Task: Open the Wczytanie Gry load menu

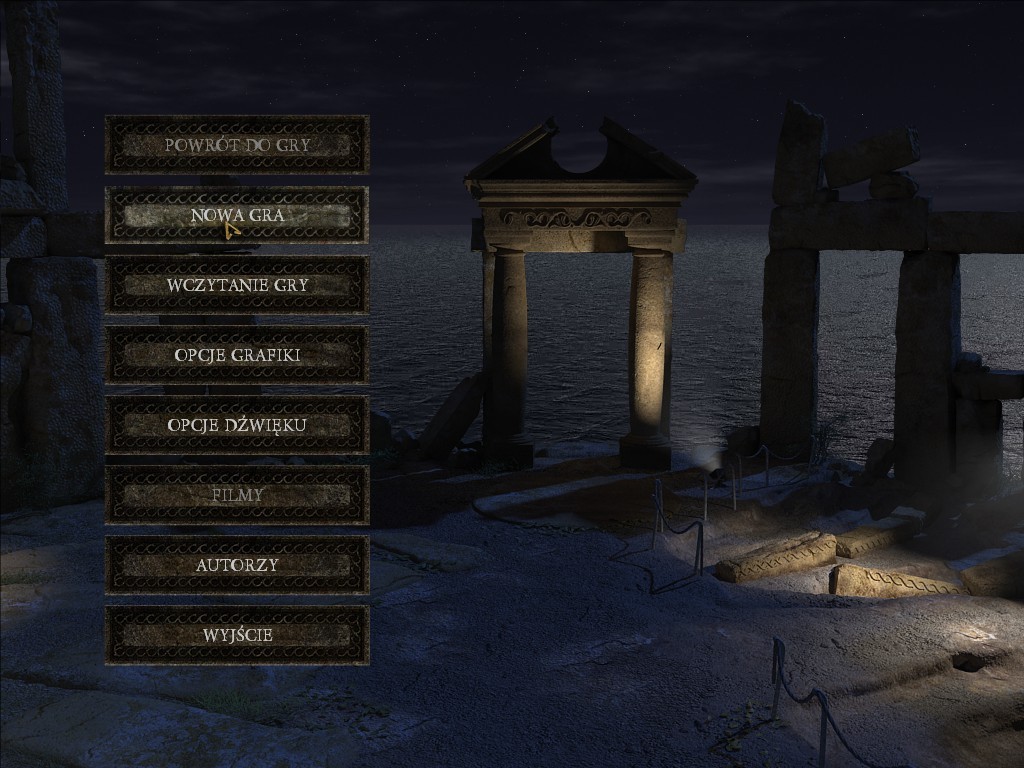Action: (237, 285)
